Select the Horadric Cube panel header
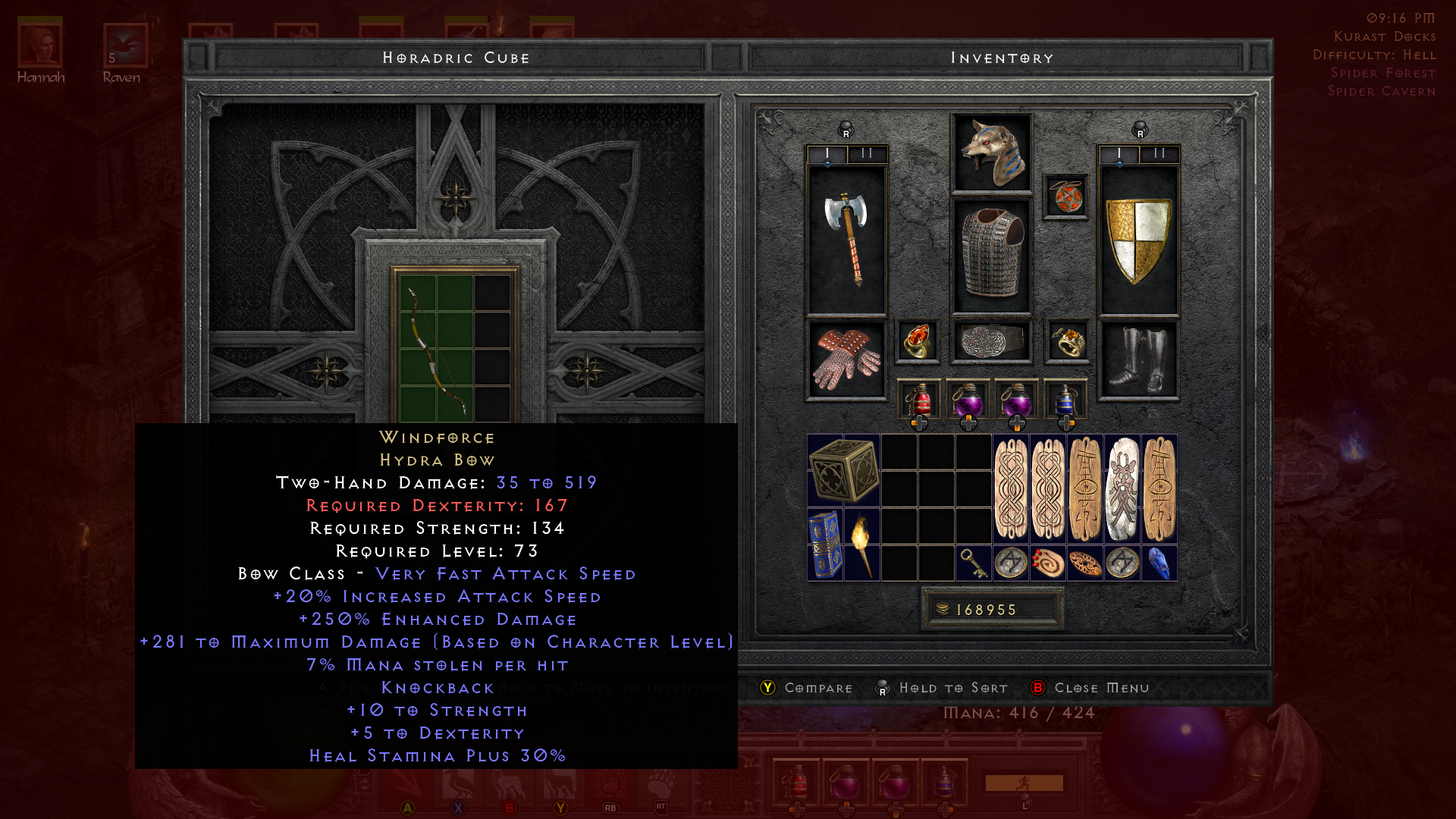Image resolution: width=1456 pixels, height=819 pixels. 456,57
